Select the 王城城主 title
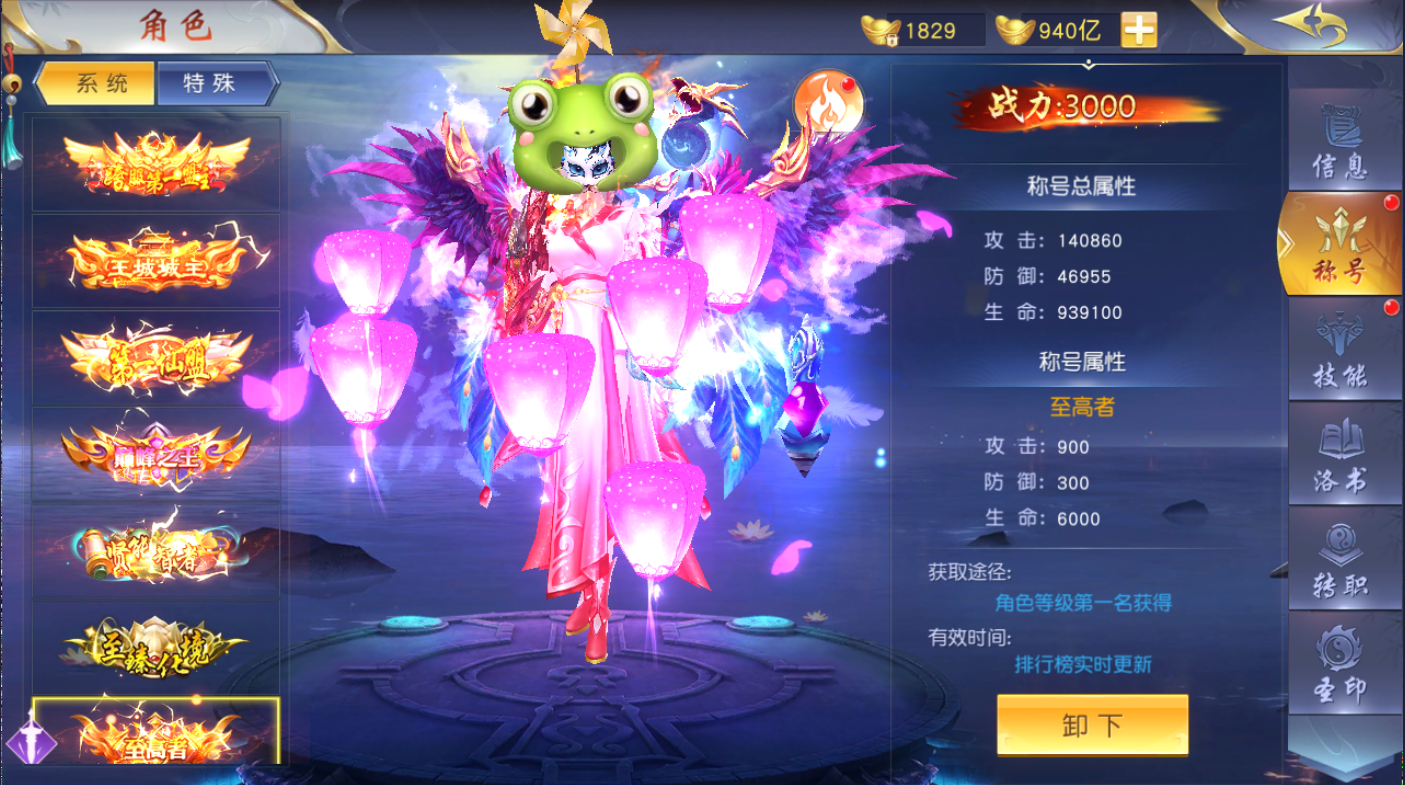Screen dimensions: 1405x785 (x=155, y=261)
